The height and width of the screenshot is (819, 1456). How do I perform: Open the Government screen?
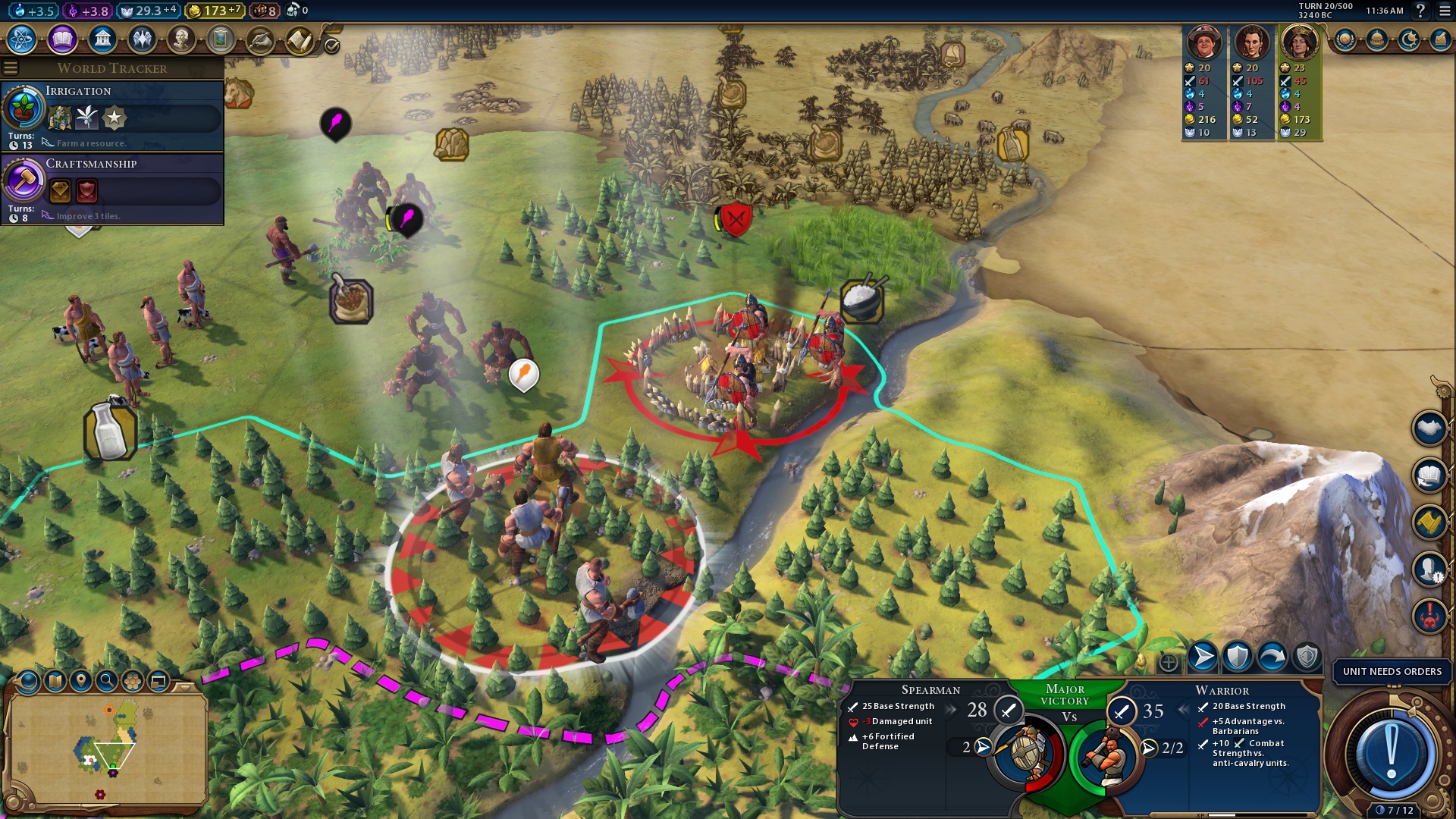click(102, 40)
